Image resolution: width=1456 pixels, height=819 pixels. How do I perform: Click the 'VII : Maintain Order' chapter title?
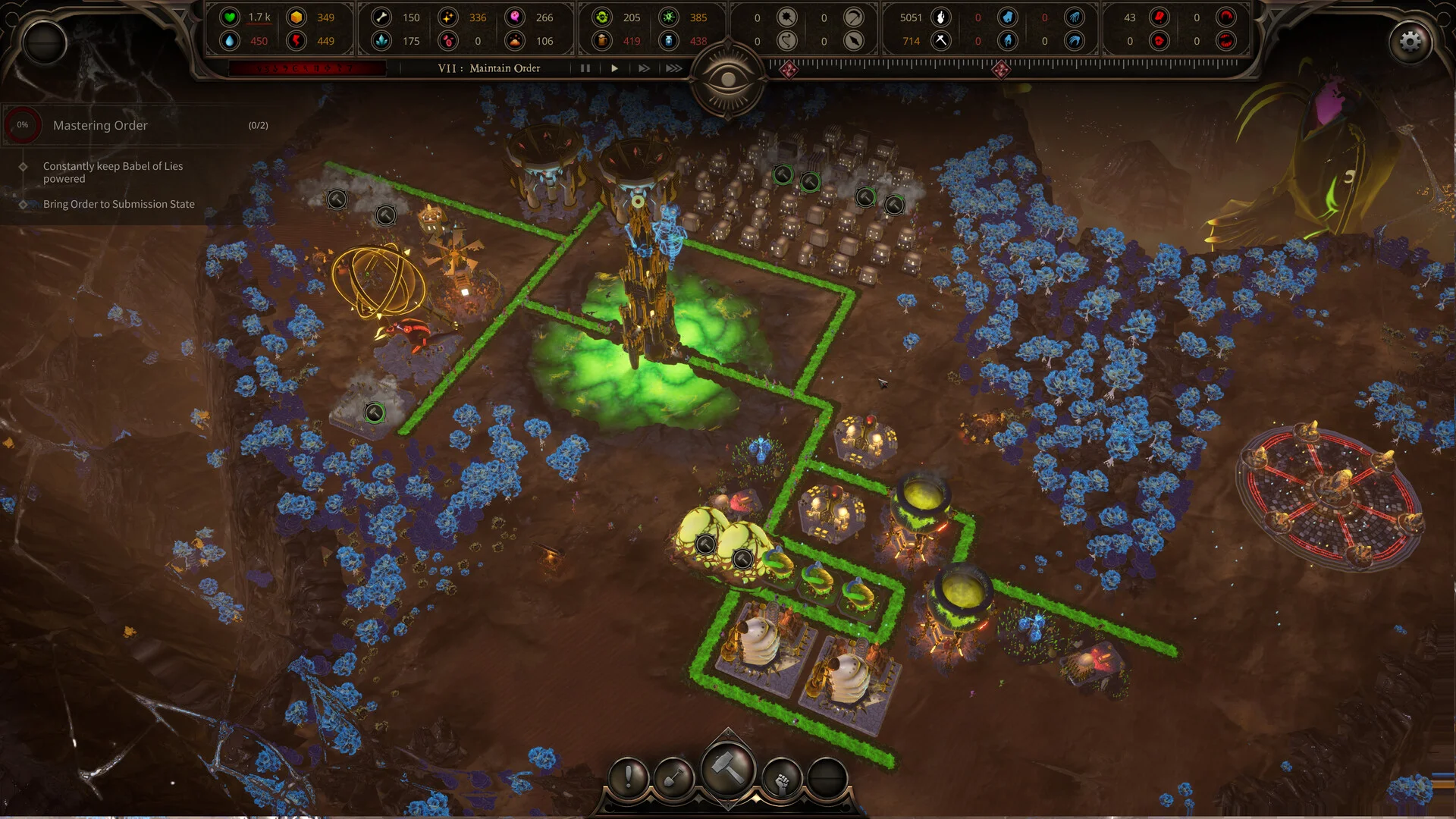coord(489,68)
